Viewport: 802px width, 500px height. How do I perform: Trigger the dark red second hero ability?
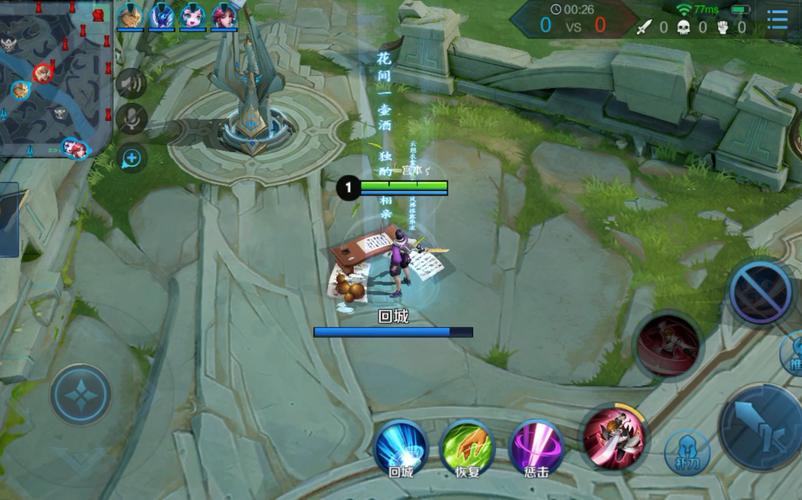pyautogui.click(x=667, y=346)
